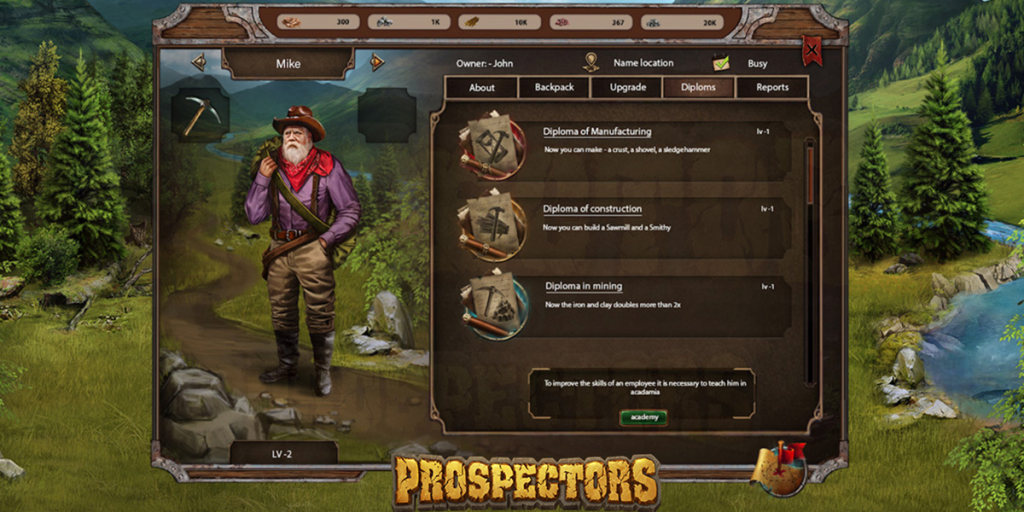Screen dimensions: 1024x512
Task: Go to the previous worker with left arrow
Action: point(199,63)
